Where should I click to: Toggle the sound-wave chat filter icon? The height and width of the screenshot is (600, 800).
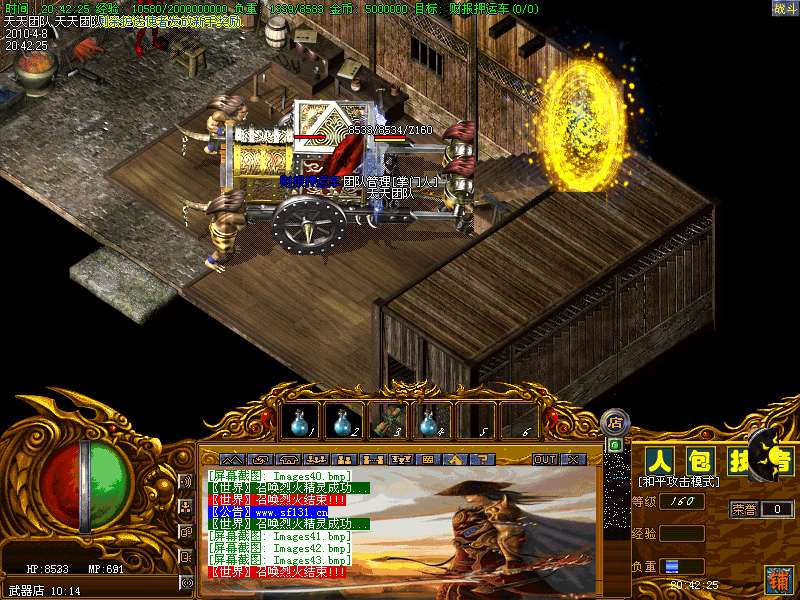[x=186, y=482]
